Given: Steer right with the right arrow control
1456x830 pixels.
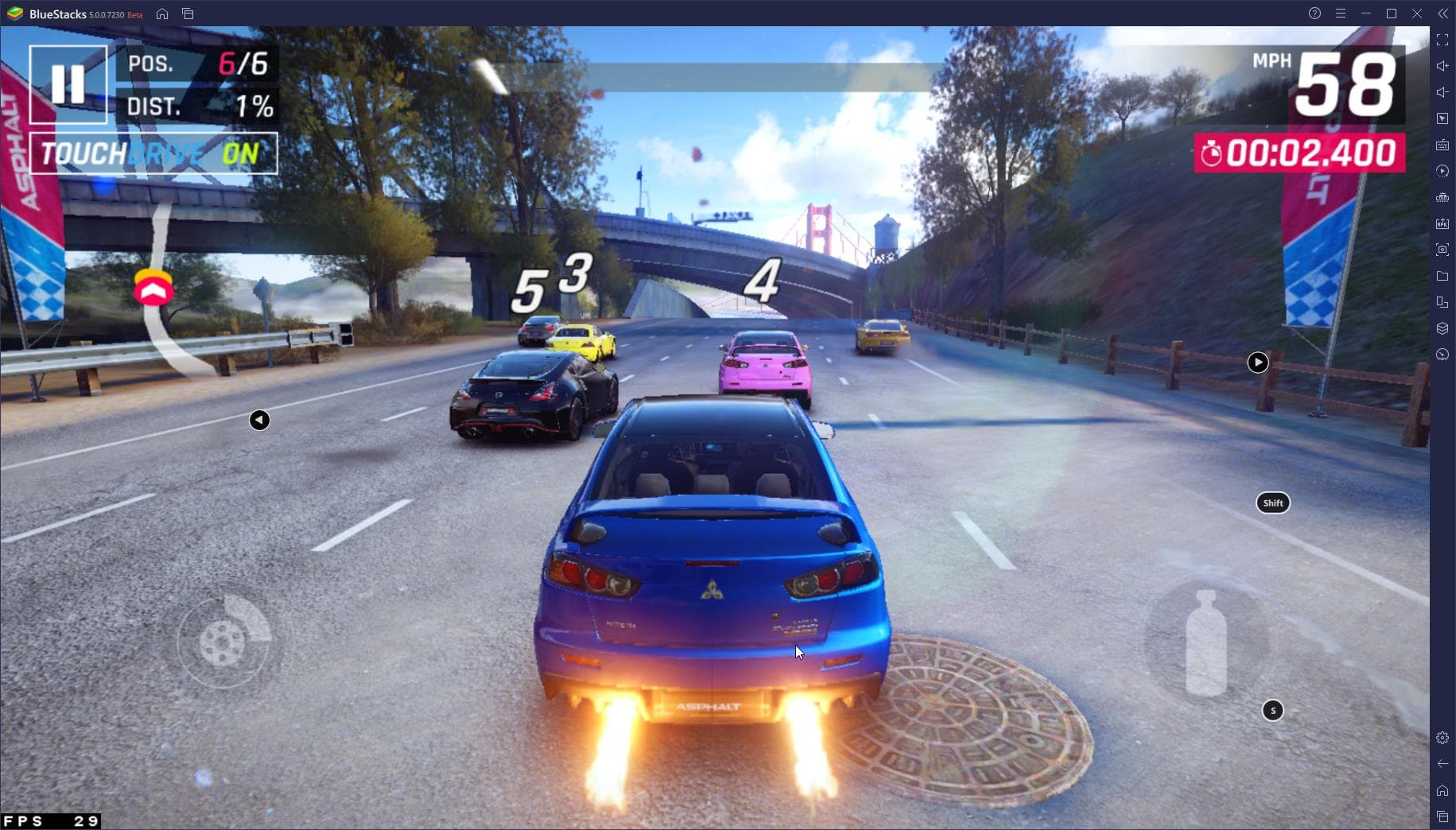Looking at the screenshot, I should (1257, 363).
